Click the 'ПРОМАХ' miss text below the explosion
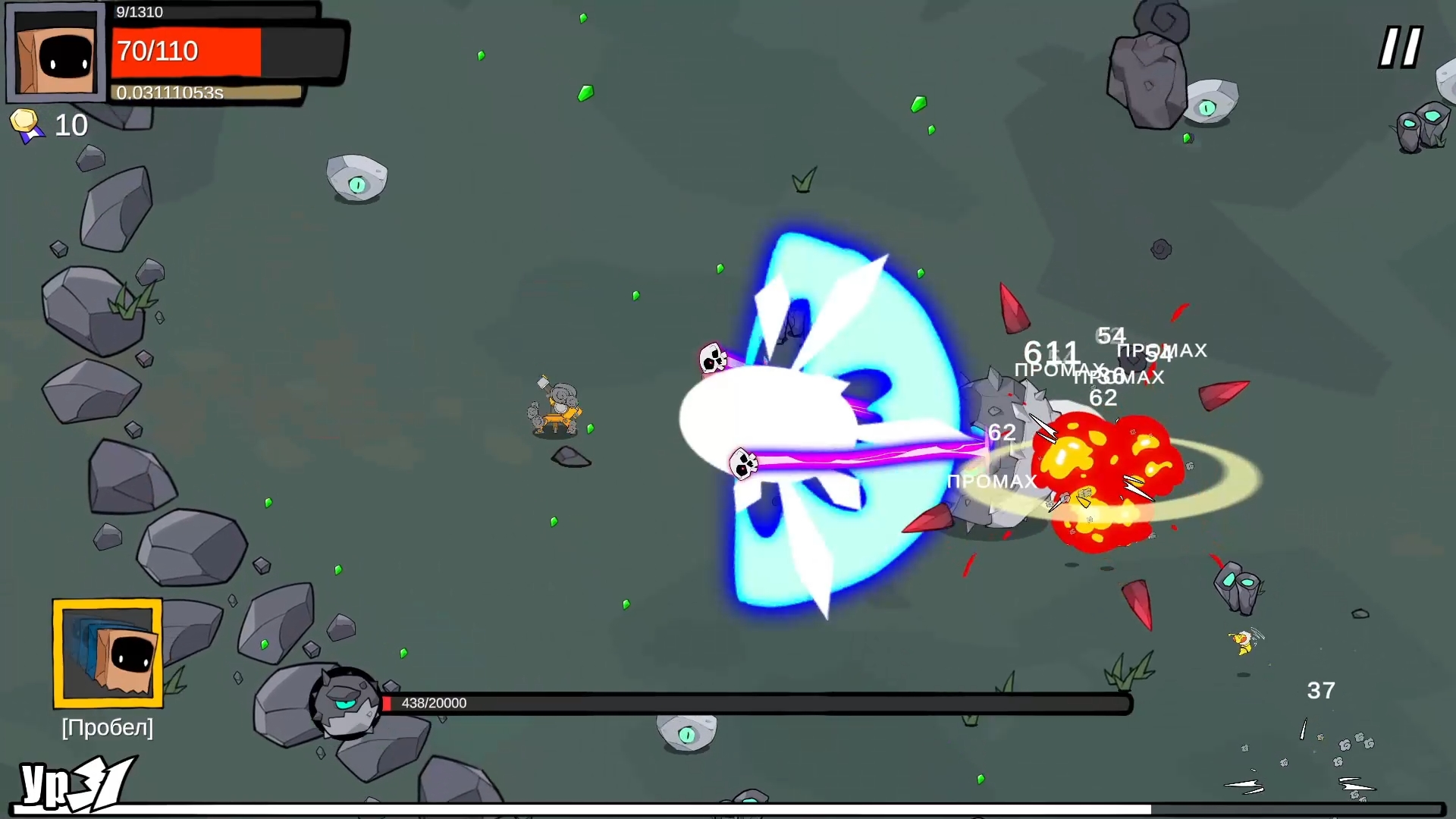Viewport: 1456px width, 819px height. [992, 481]
